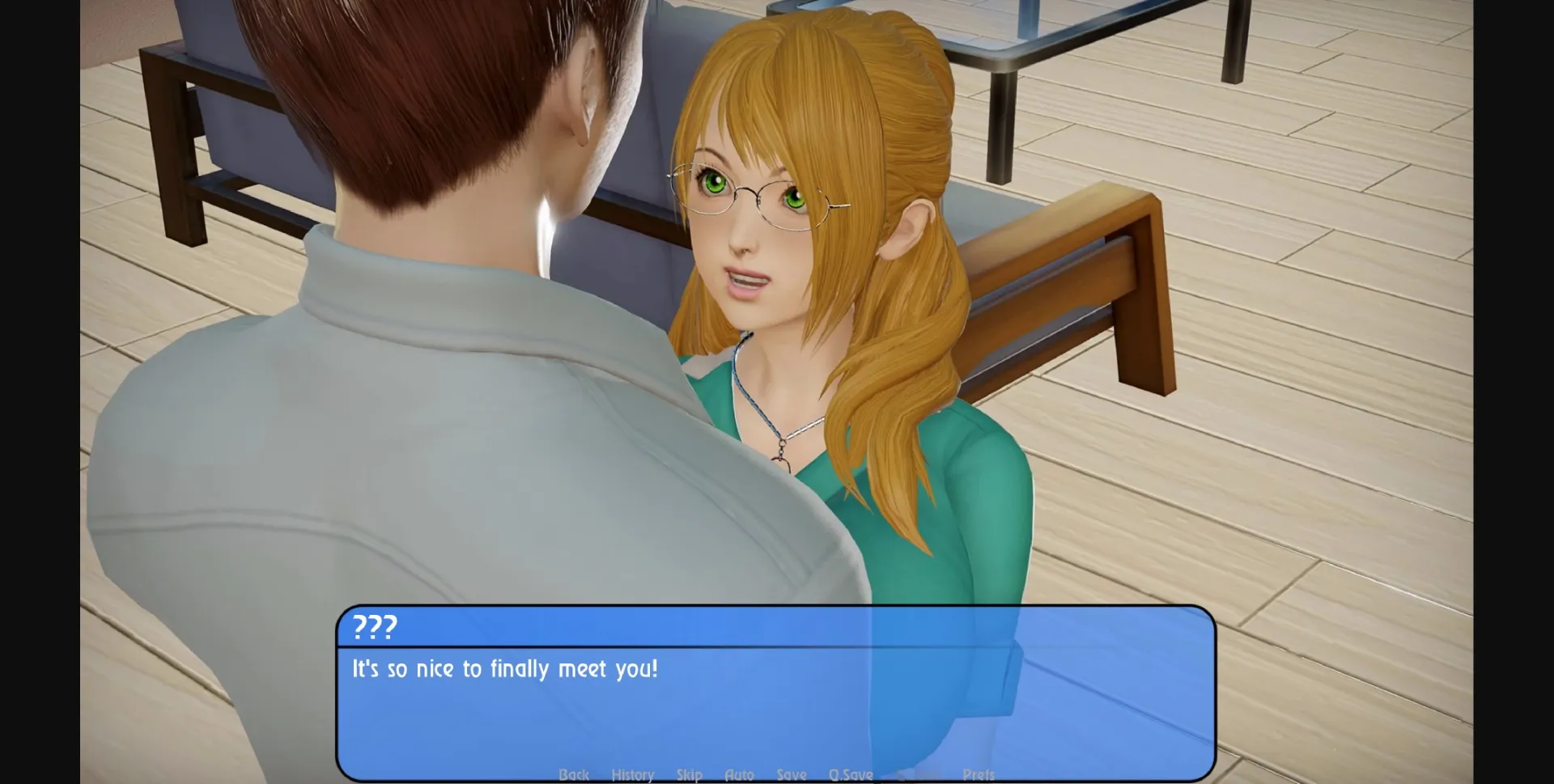Click the girl's round glasses

point(753,194)
